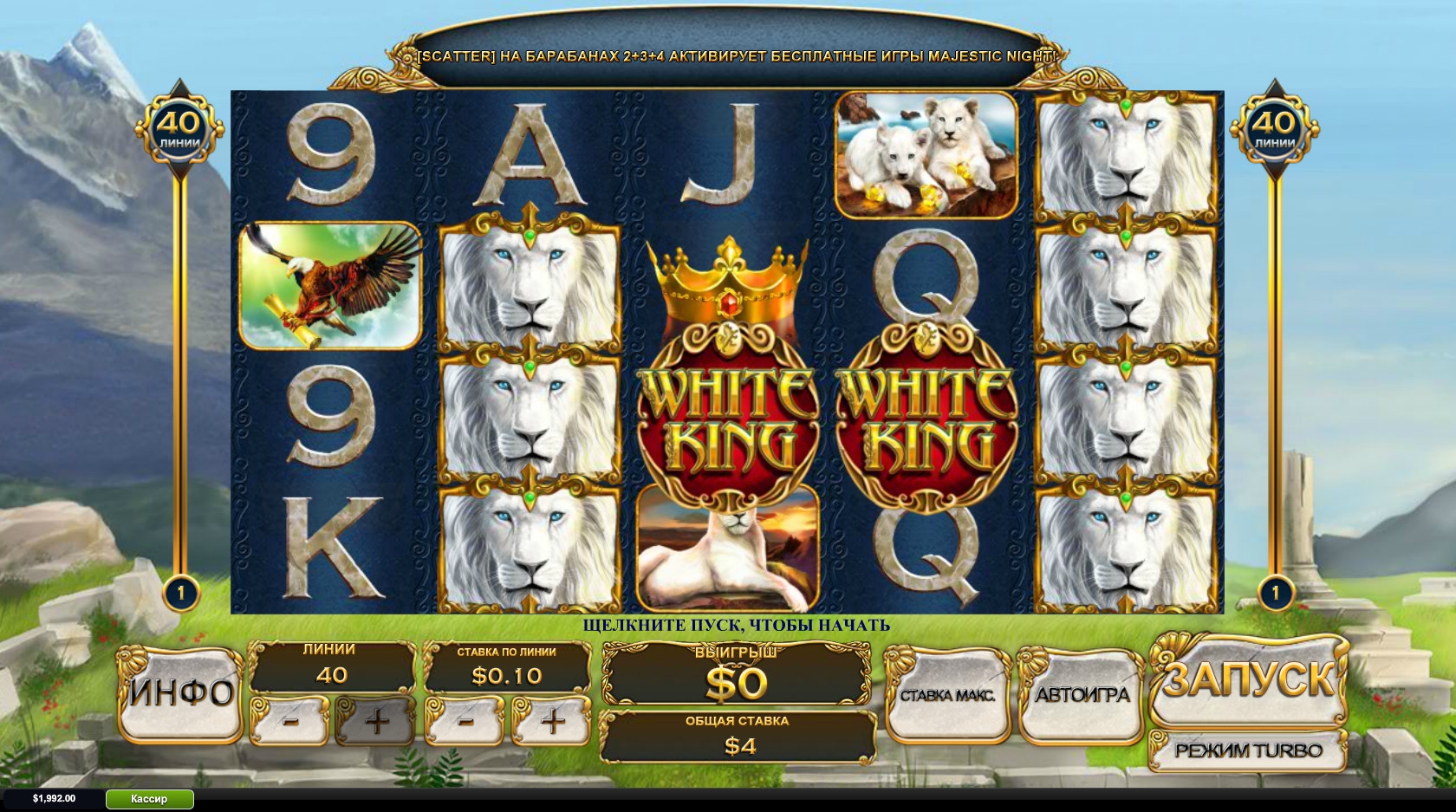
Task: Start АВТОИГРА autoplay
Action: point(1082,694)
